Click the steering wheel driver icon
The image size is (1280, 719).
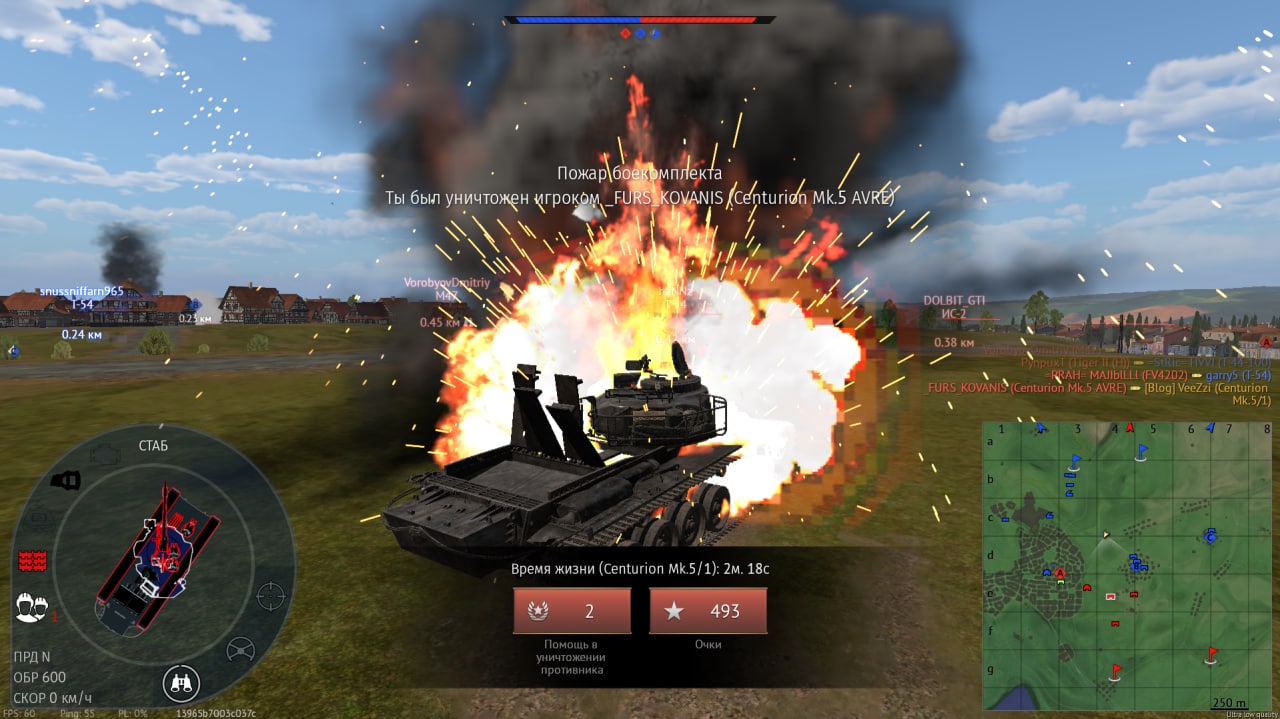[x=240, y=650]
